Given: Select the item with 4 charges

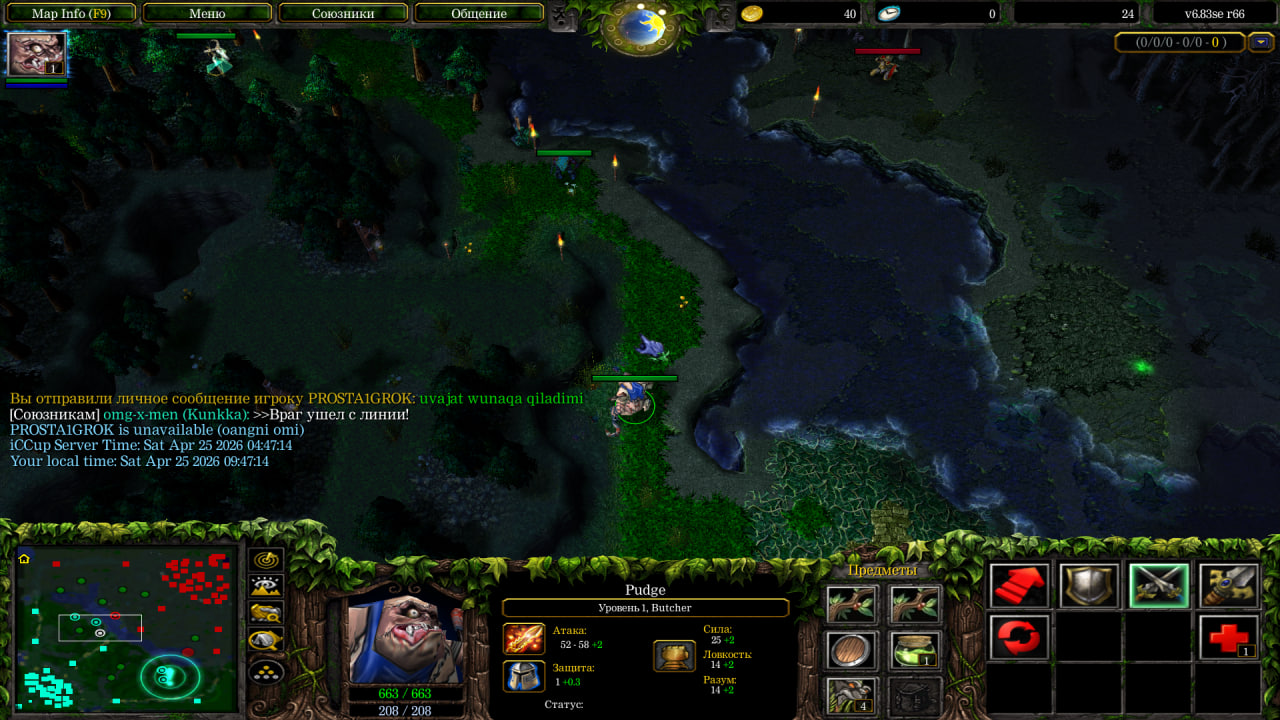Looking at the screenshot, I should (x=852, y=696).
